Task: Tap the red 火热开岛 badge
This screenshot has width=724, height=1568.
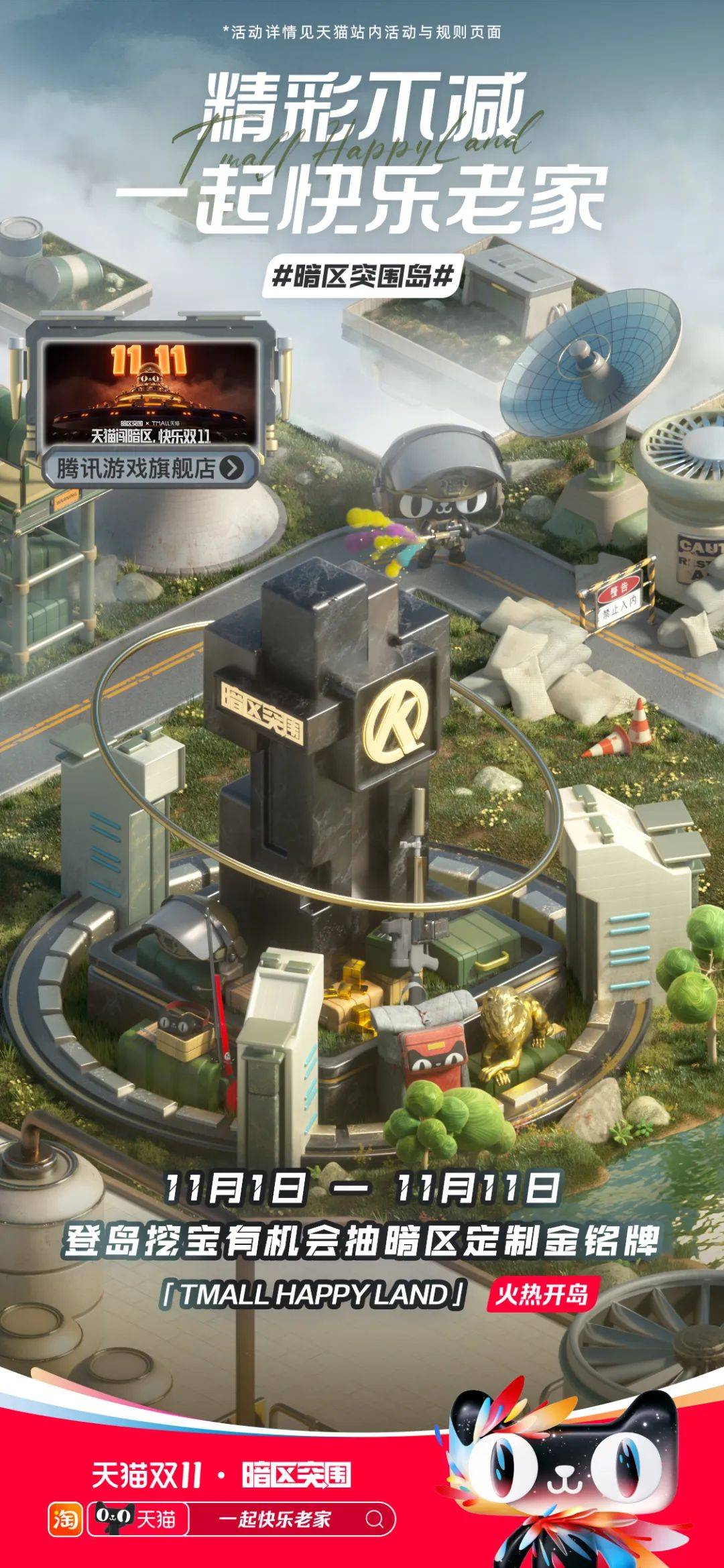Action: [541, 1293]
